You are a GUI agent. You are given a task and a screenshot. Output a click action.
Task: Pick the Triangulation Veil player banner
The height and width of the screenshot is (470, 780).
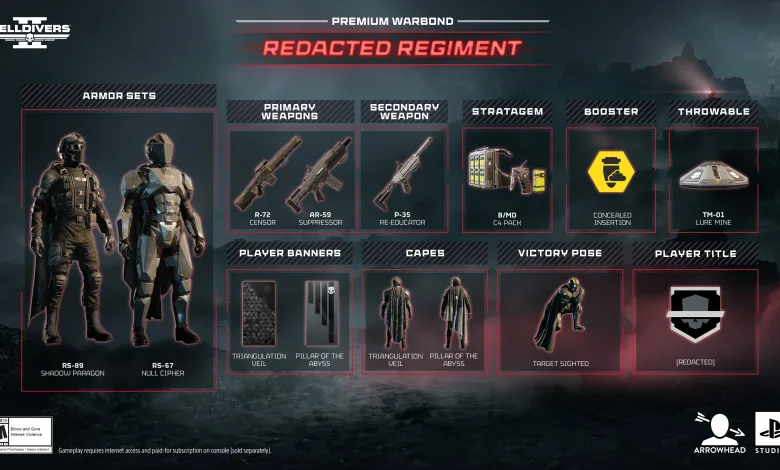259,313
